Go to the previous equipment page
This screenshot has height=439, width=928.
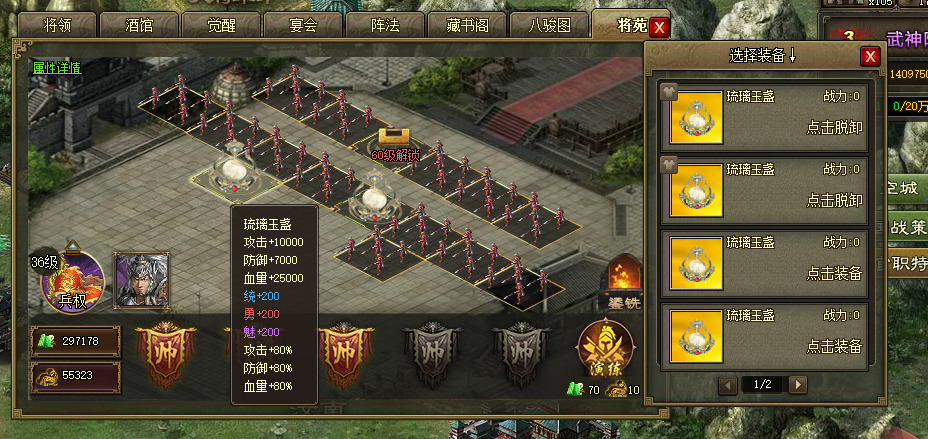(729, 384)
